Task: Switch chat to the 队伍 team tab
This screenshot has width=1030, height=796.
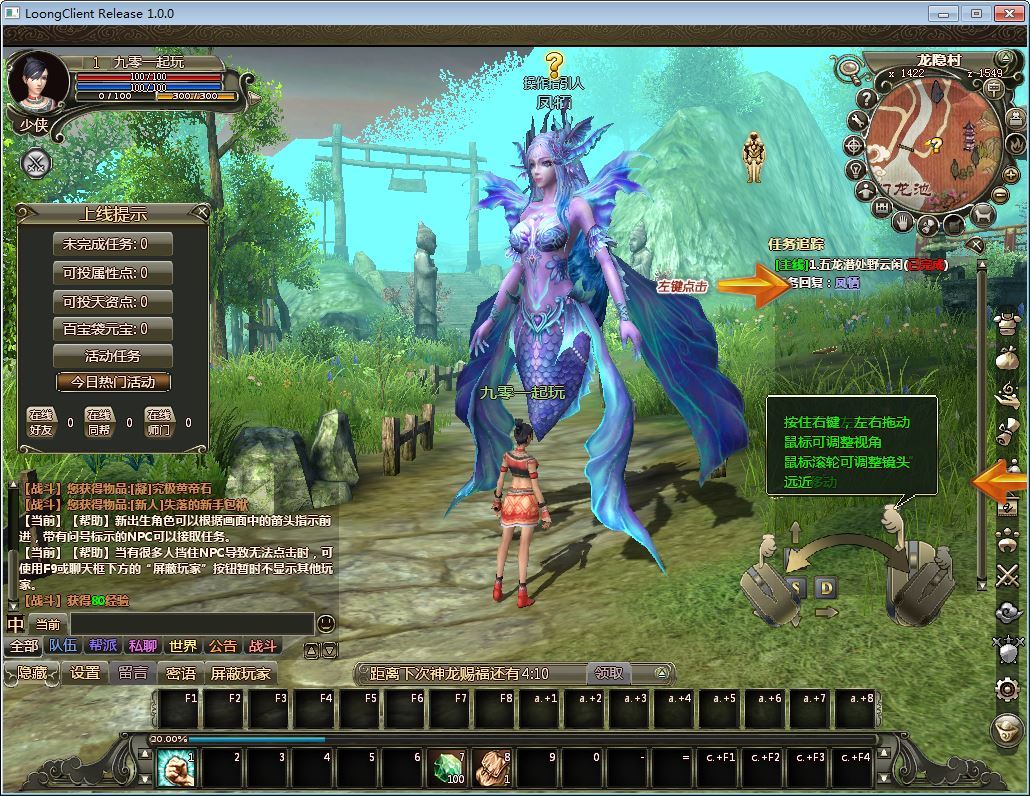Action: pos(63,647)
